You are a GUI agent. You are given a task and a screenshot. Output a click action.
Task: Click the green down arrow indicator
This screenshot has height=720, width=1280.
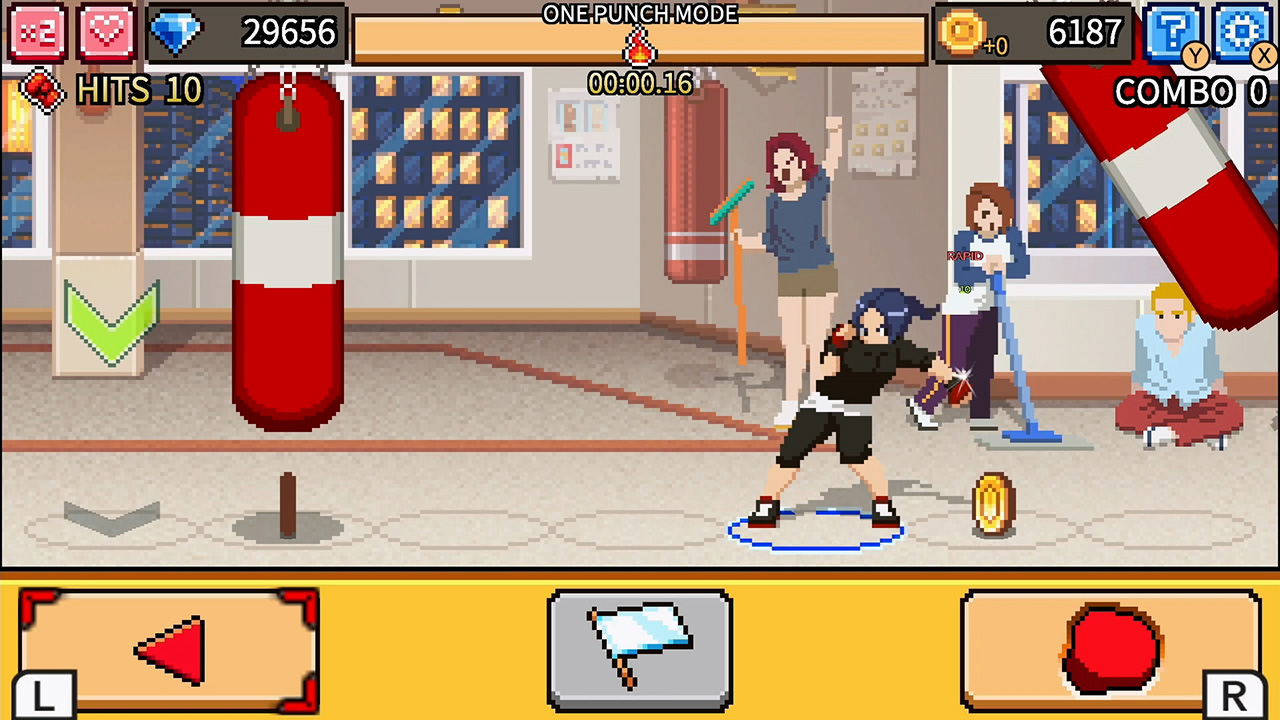110,320
